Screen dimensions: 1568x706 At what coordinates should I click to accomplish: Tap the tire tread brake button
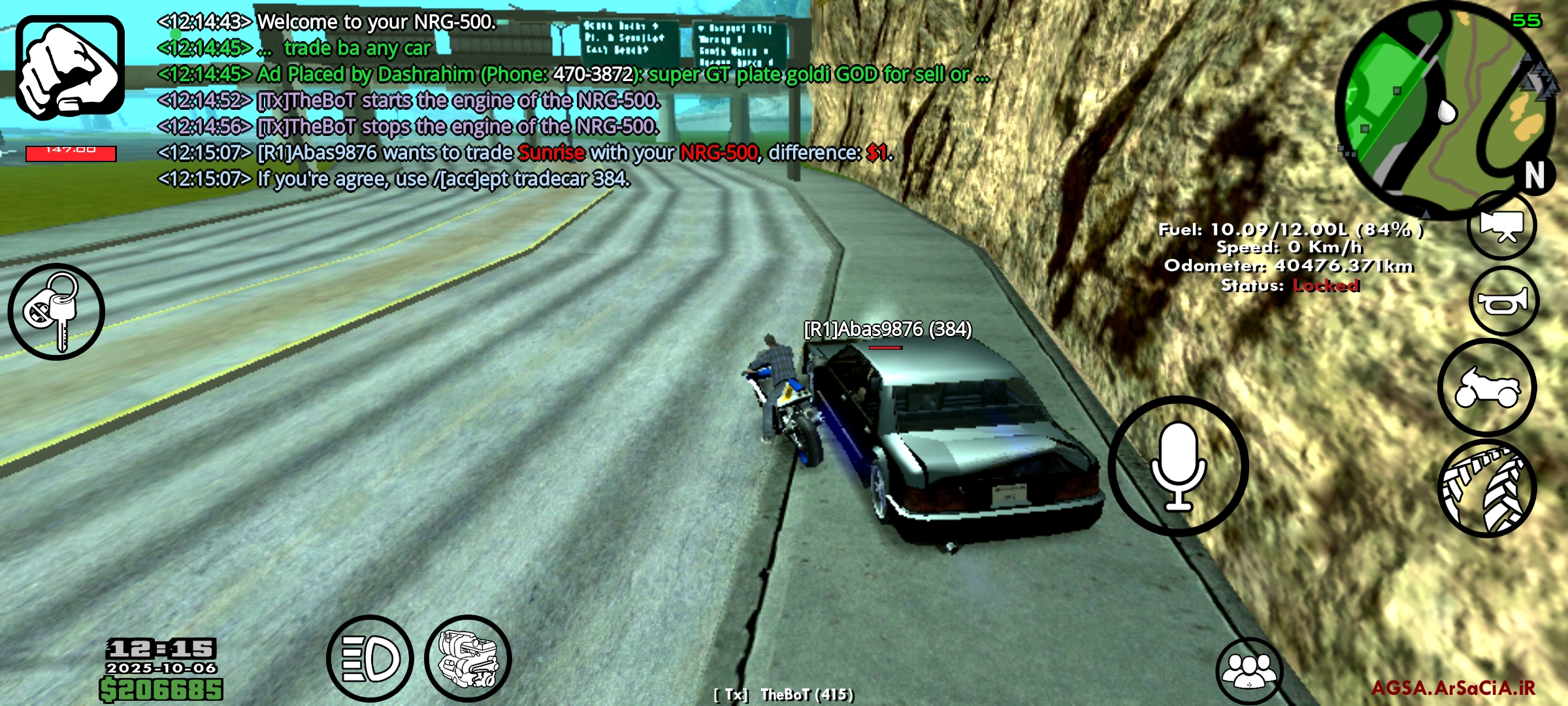tap(1487, 488)
